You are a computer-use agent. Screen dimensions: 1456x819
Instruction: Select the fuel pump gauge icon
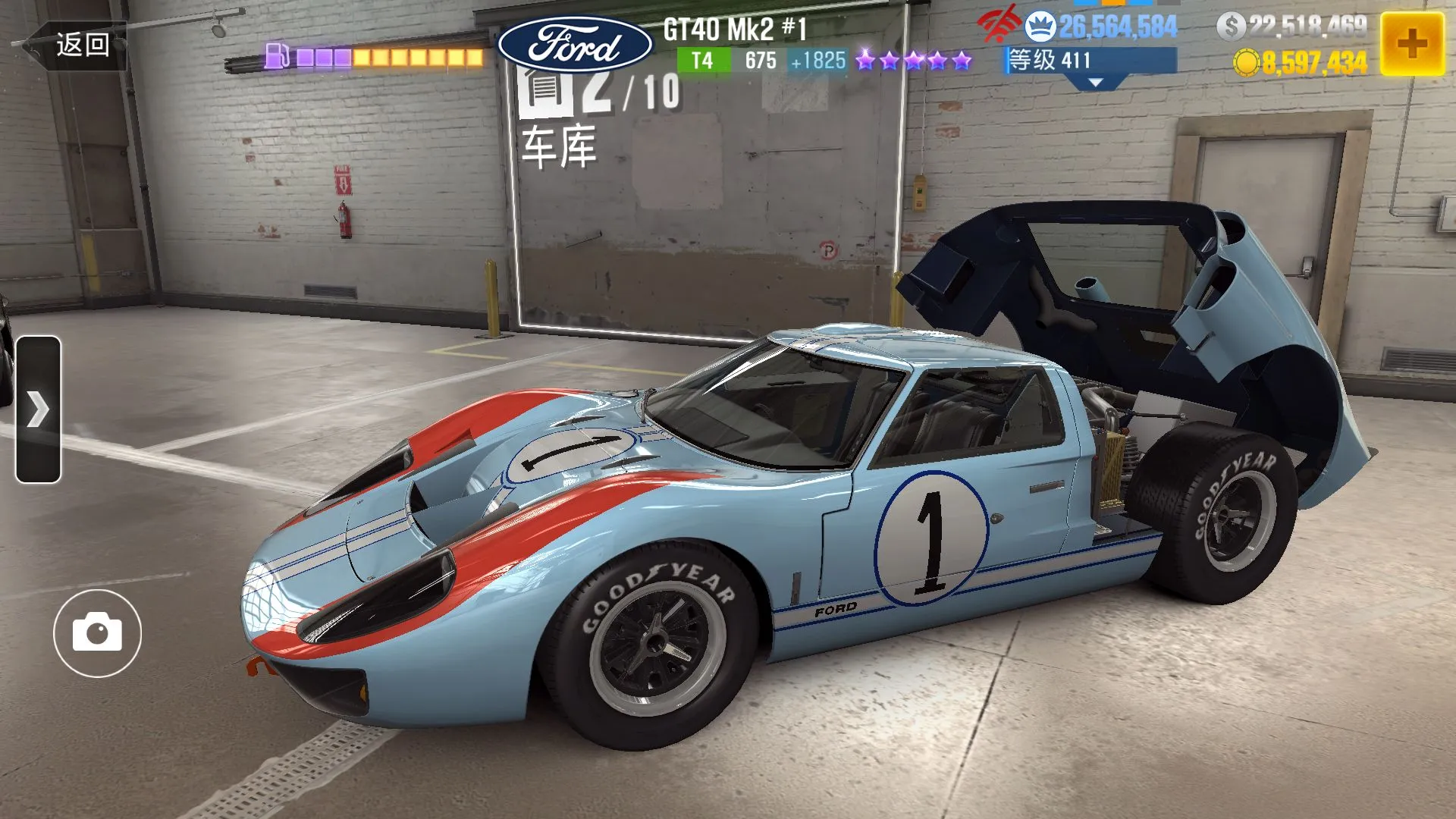(277, 56)
